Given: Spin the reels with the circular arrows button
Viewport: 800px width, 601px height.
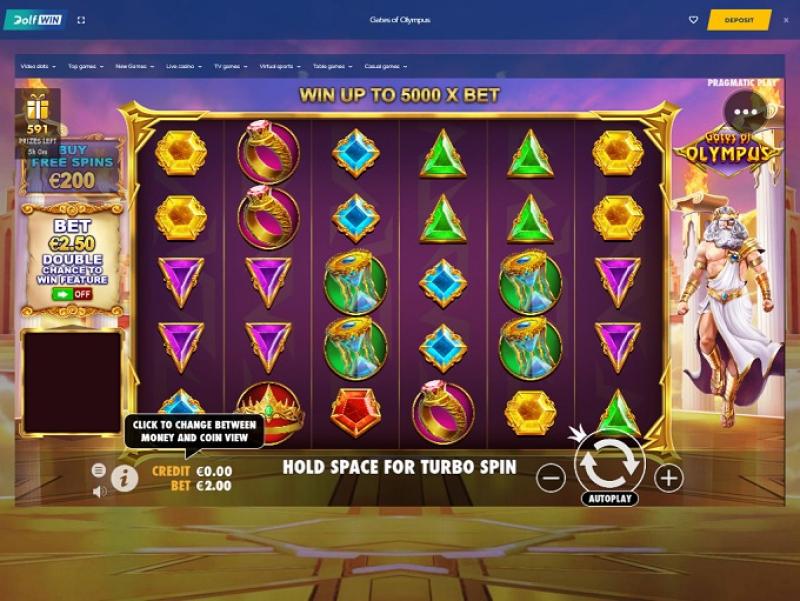Looking at the screenshot, I should pos(609,463).
